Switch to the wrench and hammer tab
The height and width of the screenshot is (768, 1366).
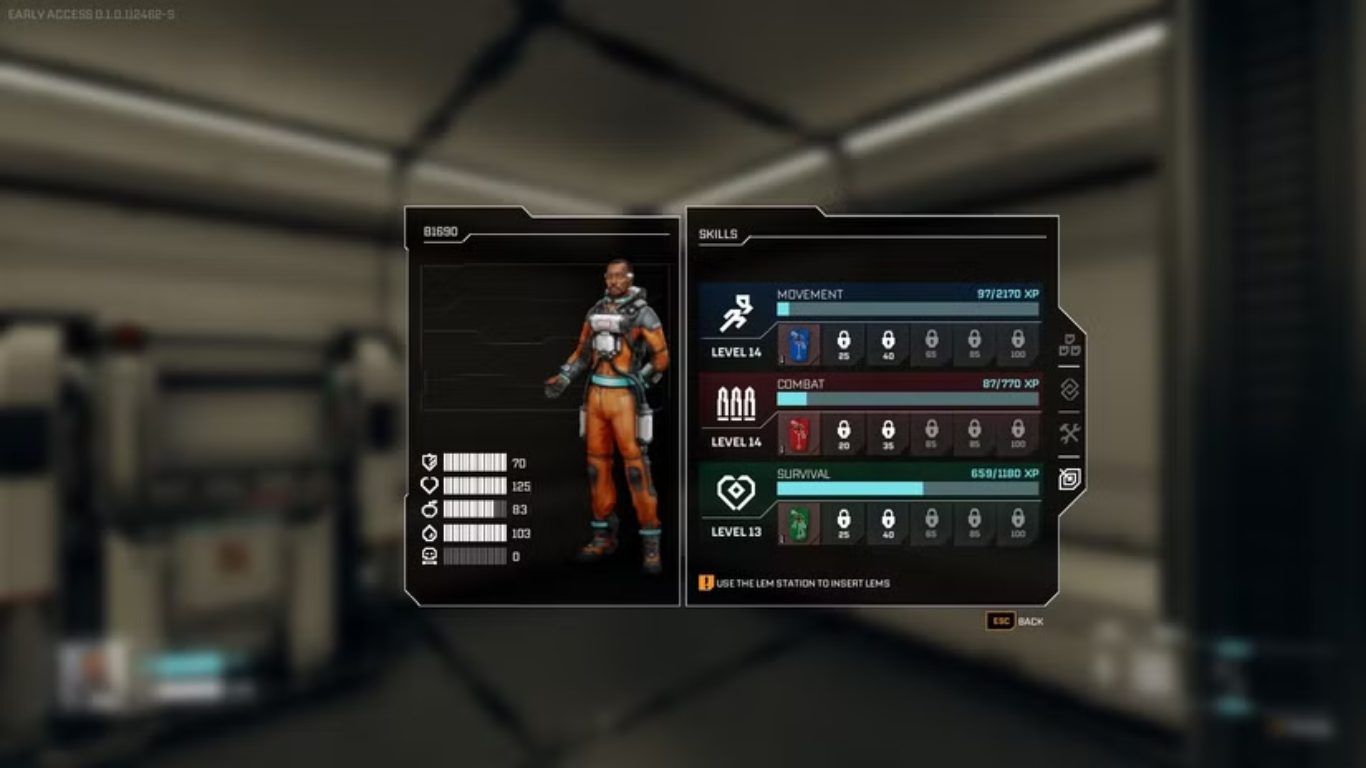[x=1069, y=434]
